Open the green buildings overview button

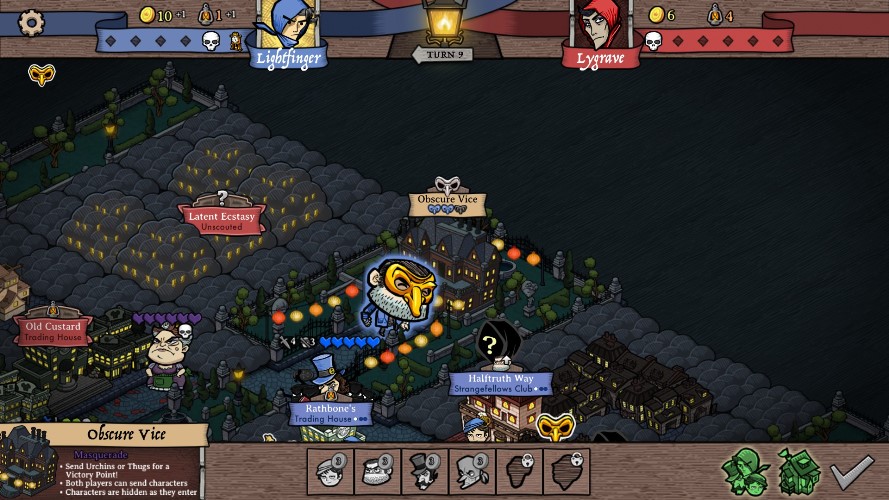799,469
